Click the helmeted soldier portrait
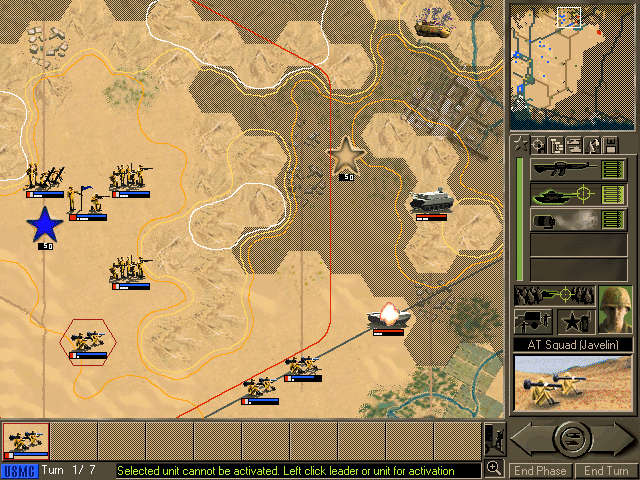This screenshot has height=480, width=640. pyautogui.click(x=615, y=309)
